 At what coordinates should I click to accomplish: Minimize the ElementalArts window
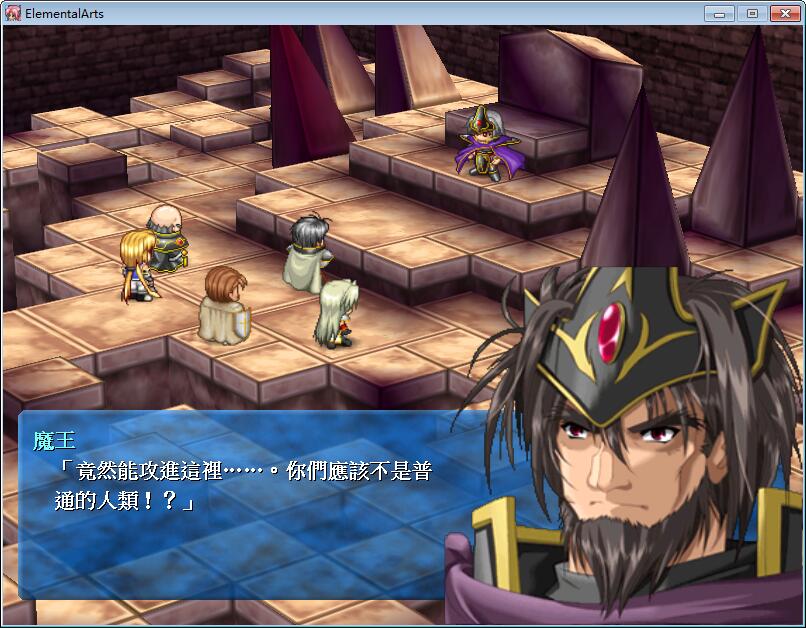pyautogui.click(x=720, y=13)
